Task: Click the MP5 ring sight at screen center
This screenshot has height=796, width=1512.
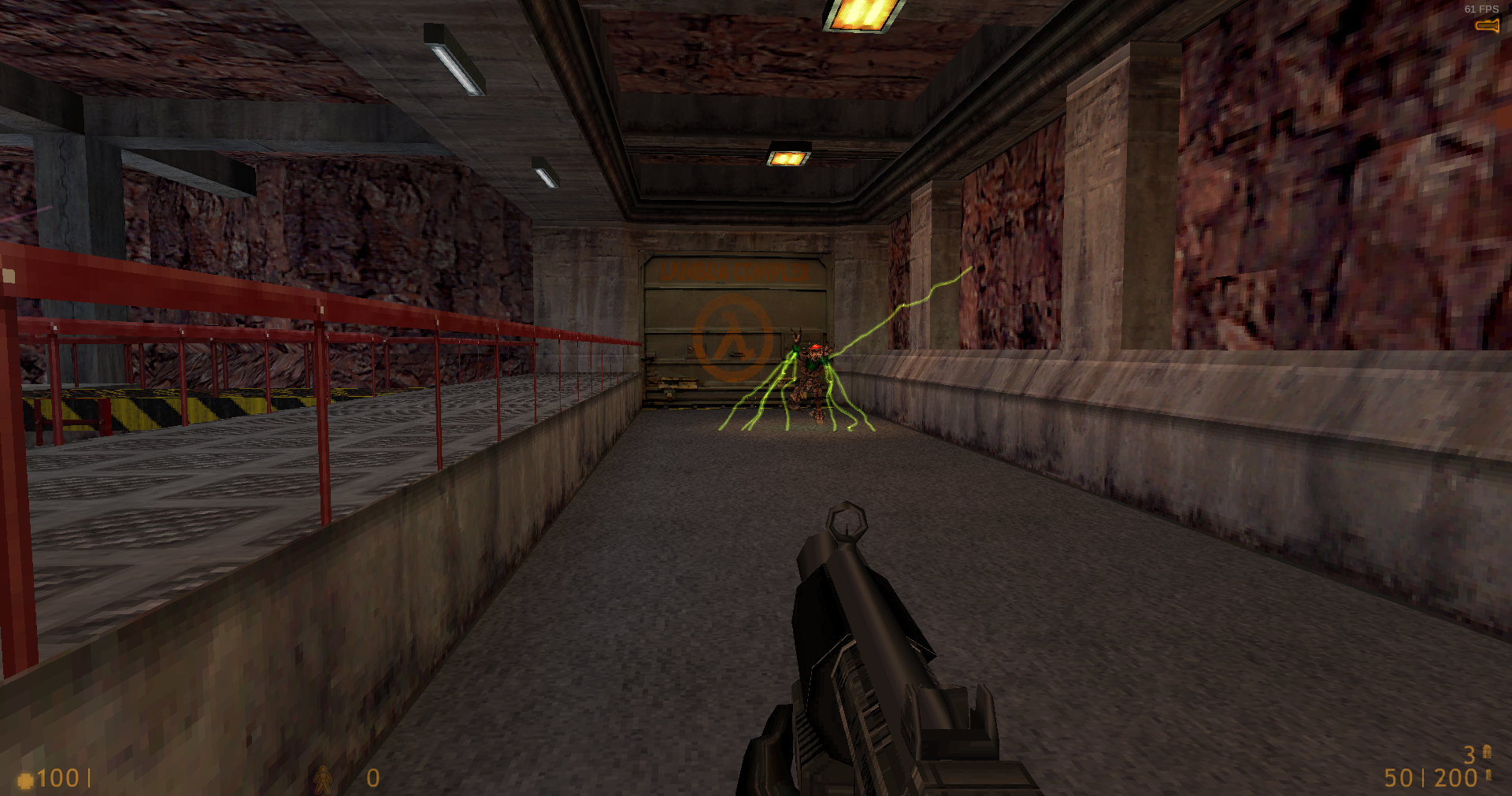Action: click(848, 520)
